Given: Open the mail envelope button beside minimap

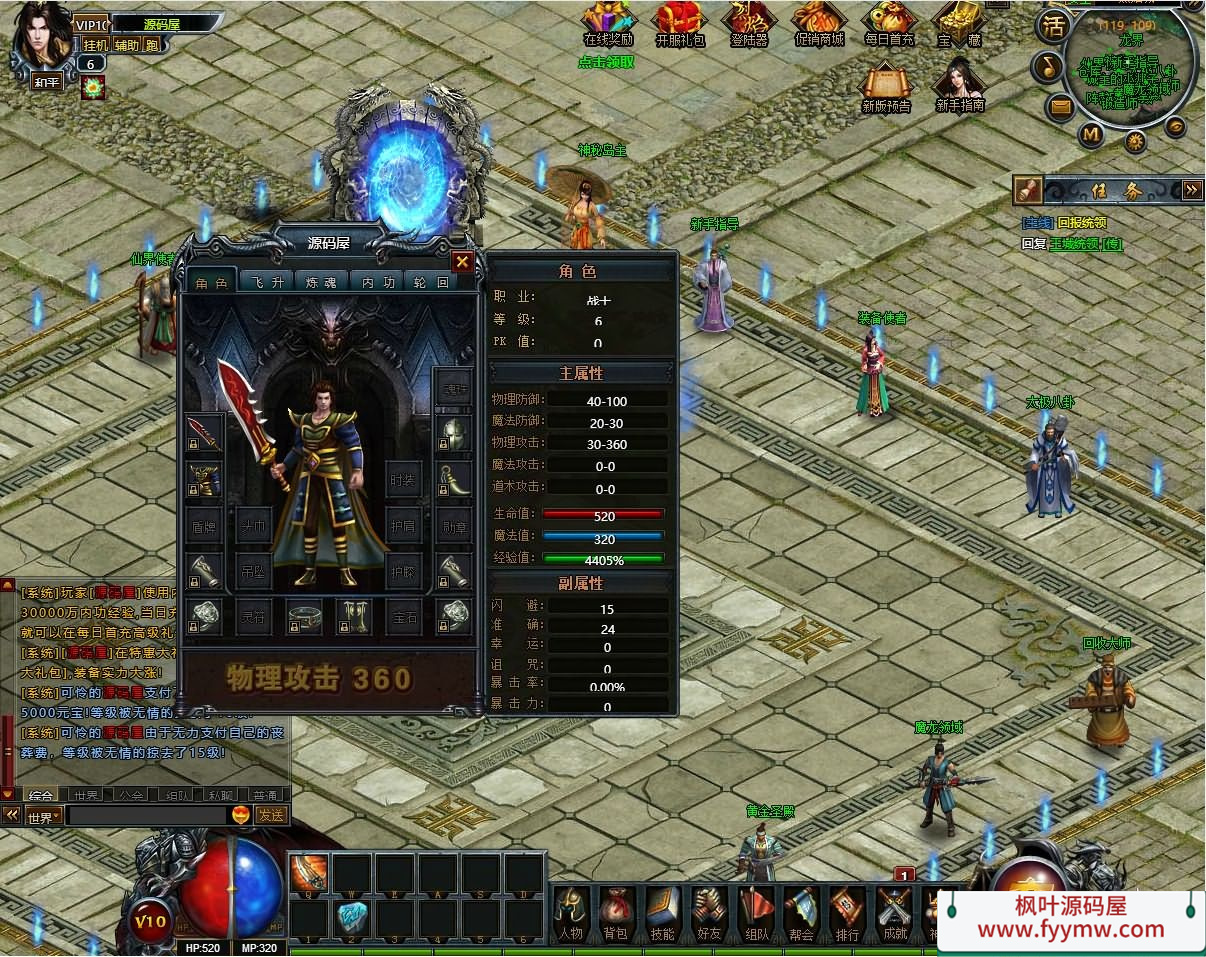Looking at the screenshot, I should click(1061, 105).
